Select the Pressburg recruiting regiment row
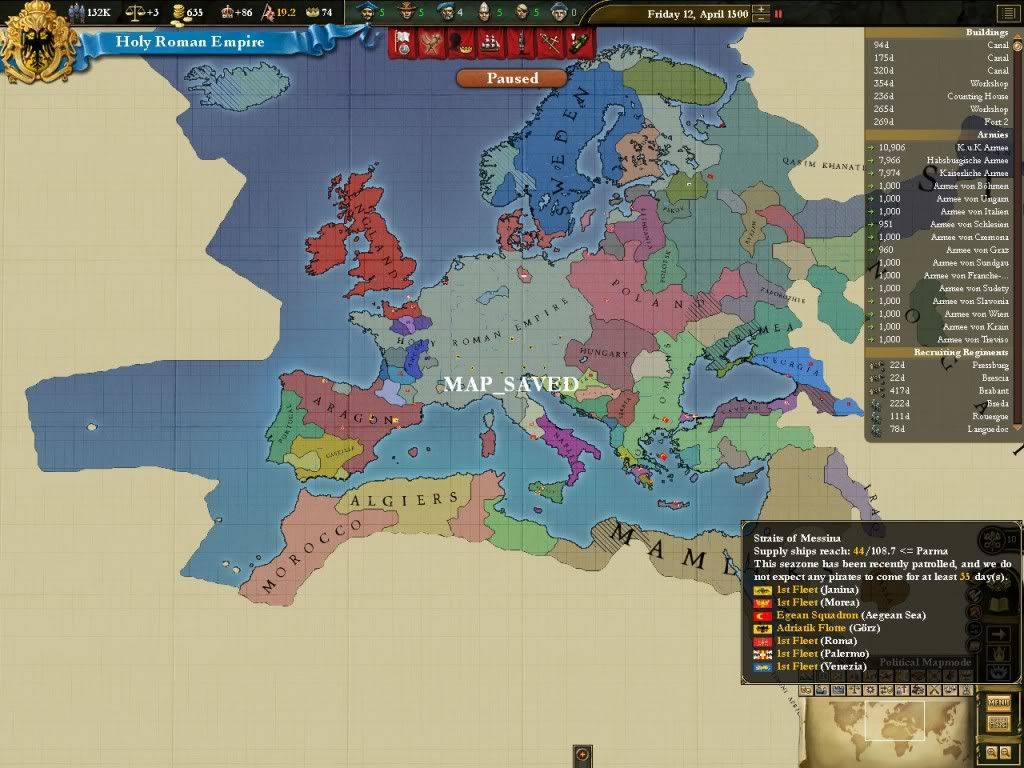 tap(940, 365)
